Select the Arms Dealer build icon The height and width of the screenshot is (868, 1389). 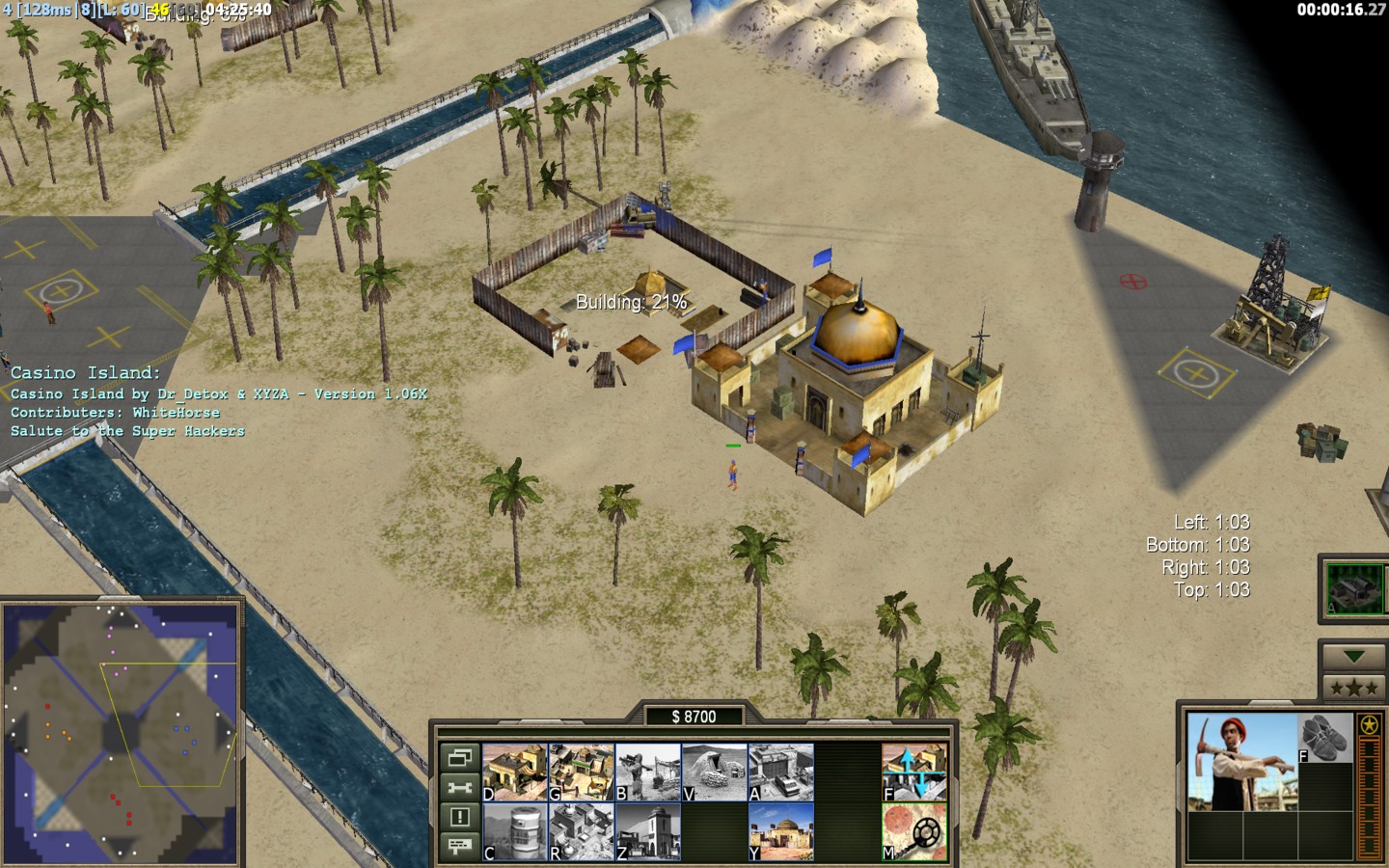[x=780, y=772]
